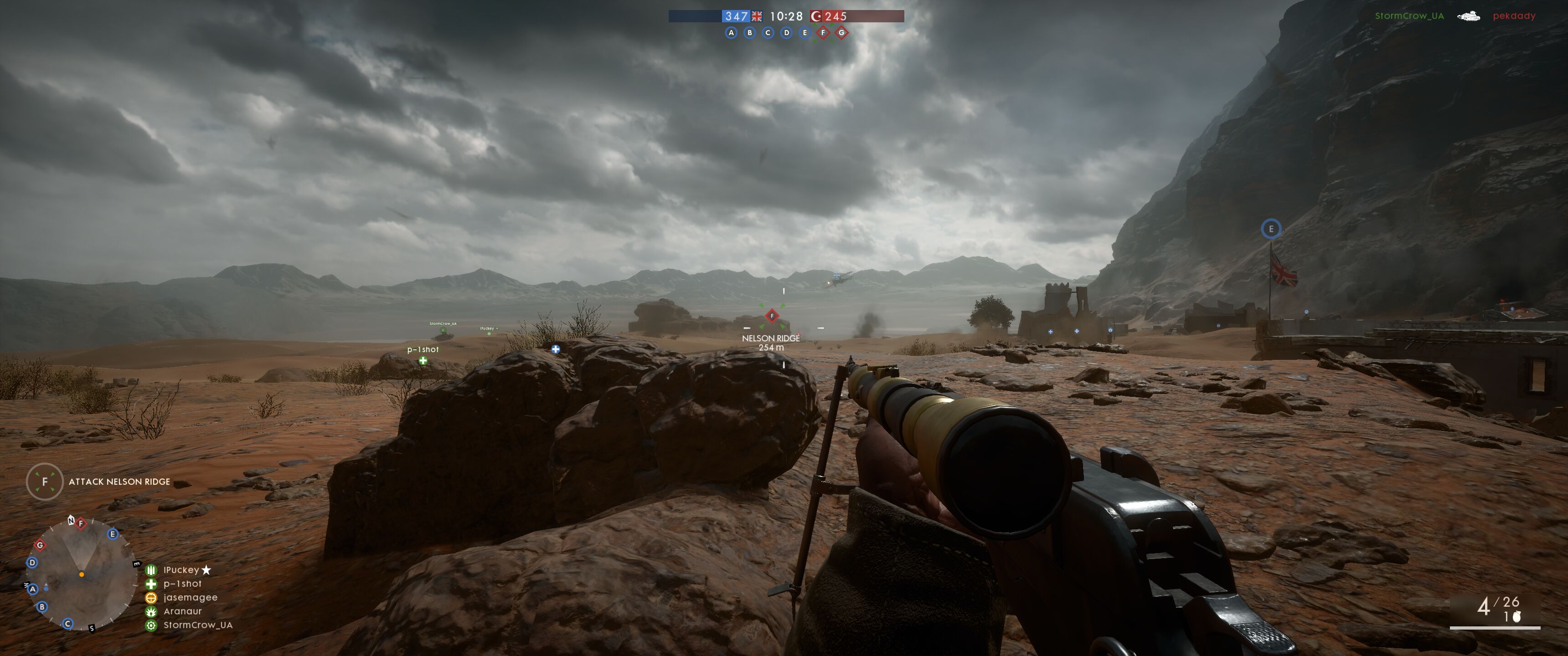Select the red G marker on the minimap
The width and height of the screenshot is (1568, 656).
[40, 545]
